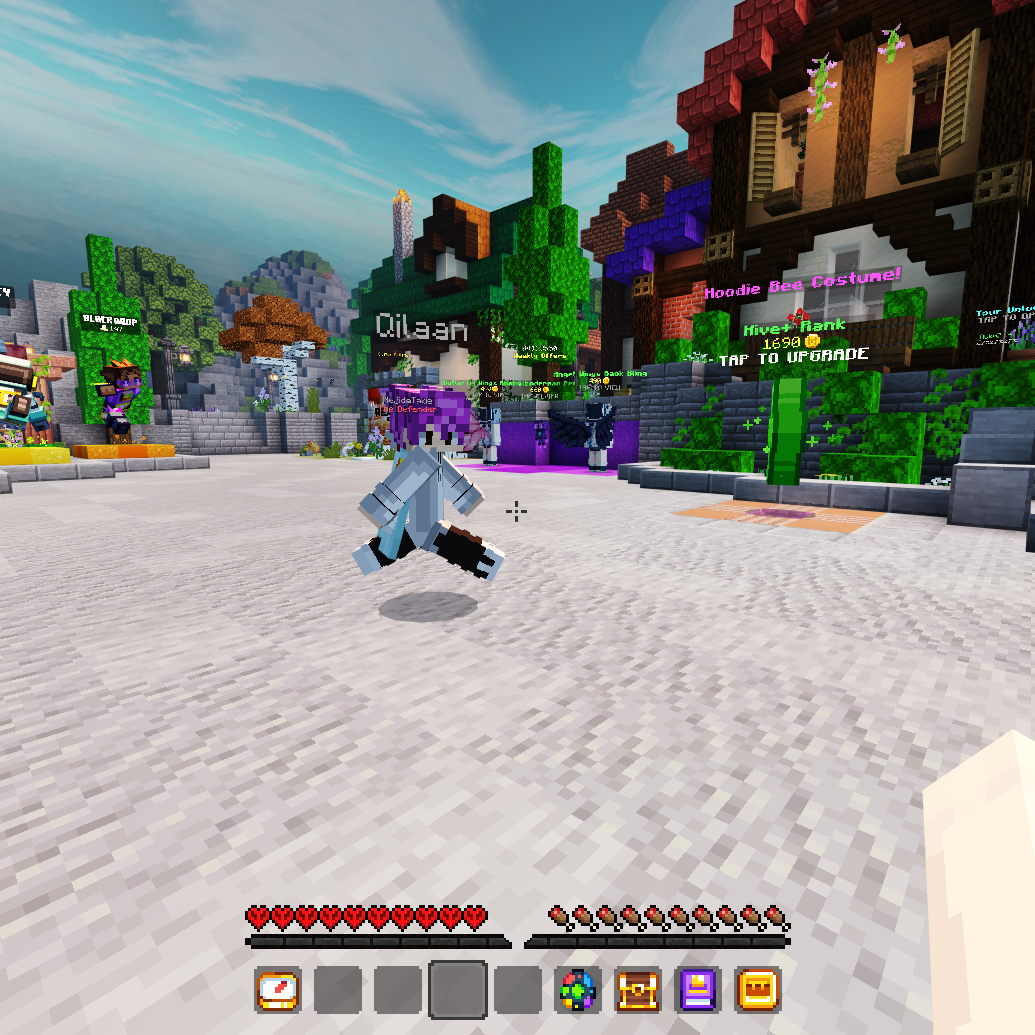Select the compass hotbar slot
The height and width of the screenshot is (1035, 1035).
(x=278, y=990)
